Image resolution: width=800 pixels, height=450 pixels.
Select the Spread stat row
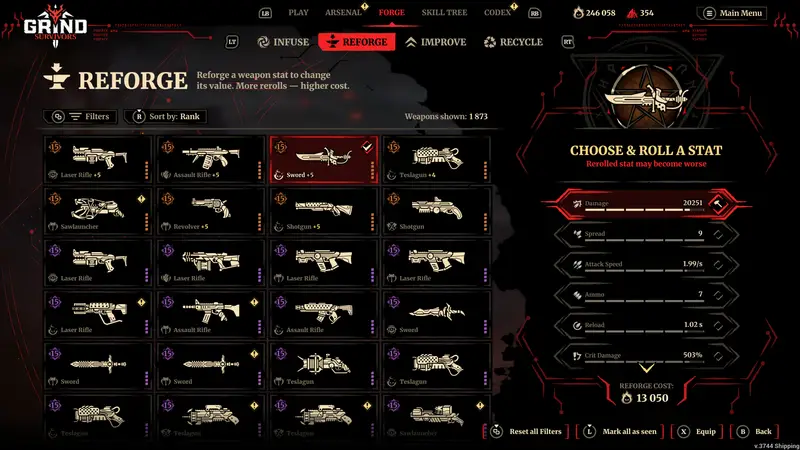click(640, 234)
